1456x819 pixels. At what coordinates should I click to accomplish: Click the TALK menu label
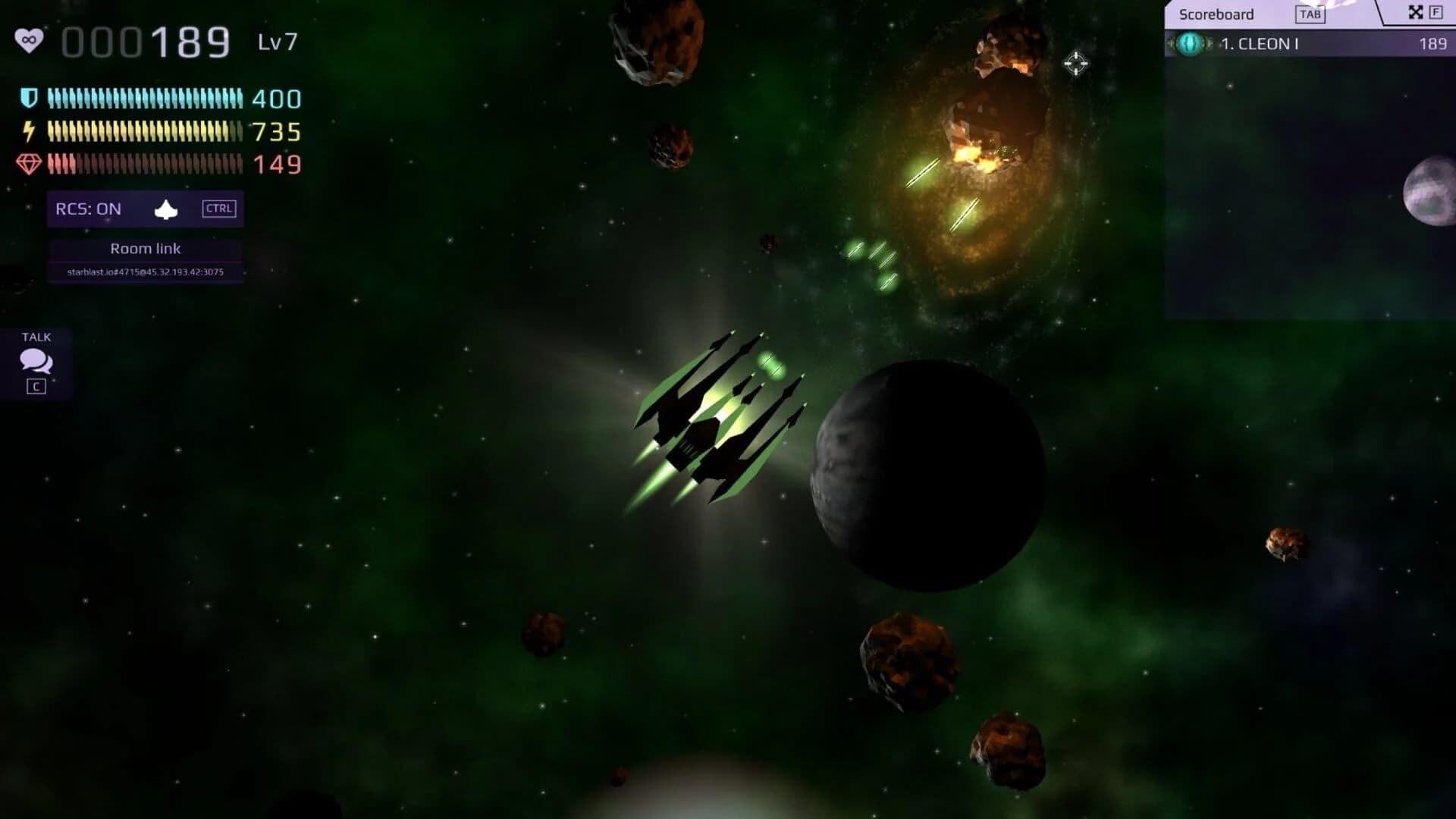[36, 337]
